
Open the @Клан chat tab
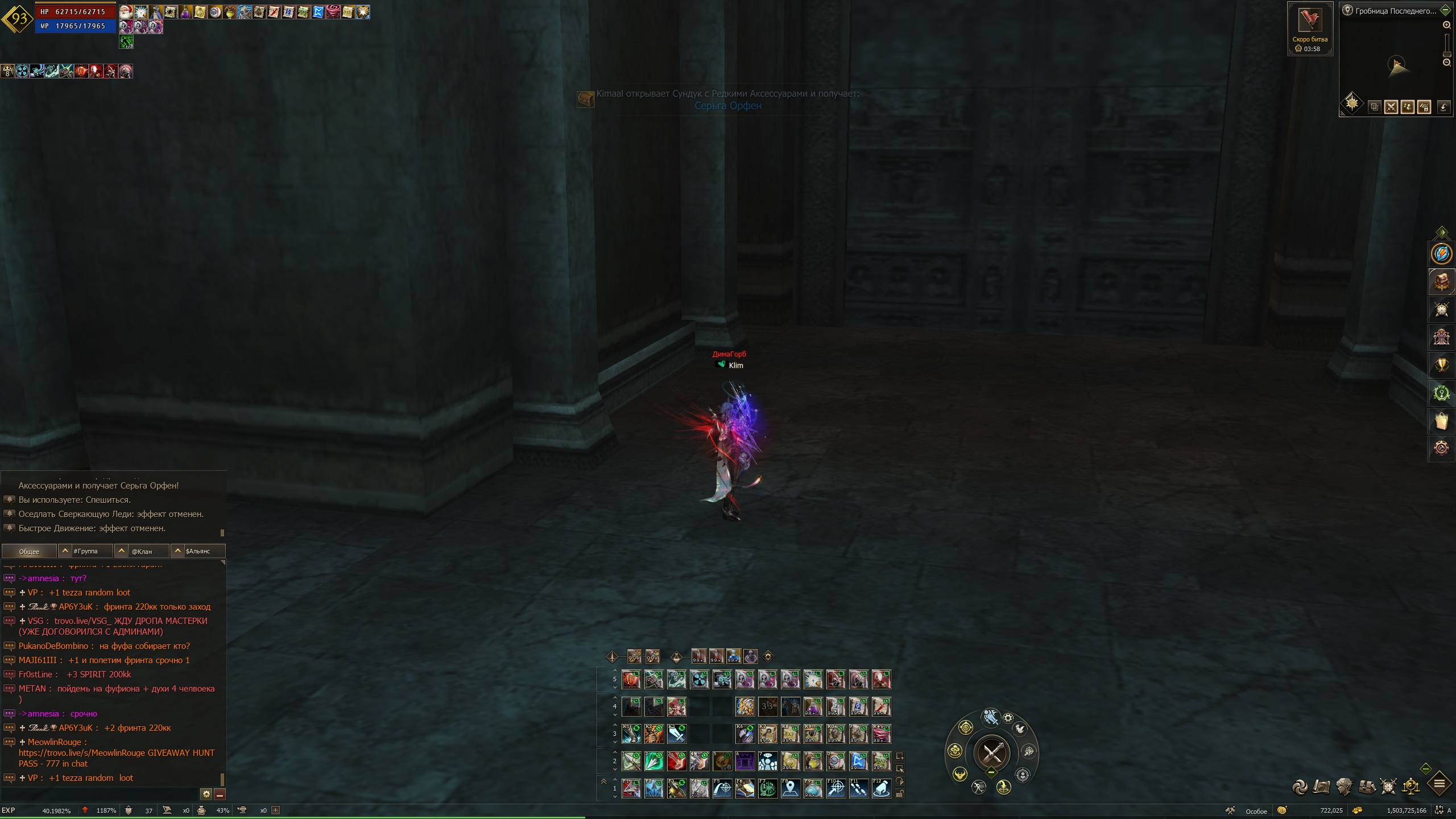(x=142, y=551)
